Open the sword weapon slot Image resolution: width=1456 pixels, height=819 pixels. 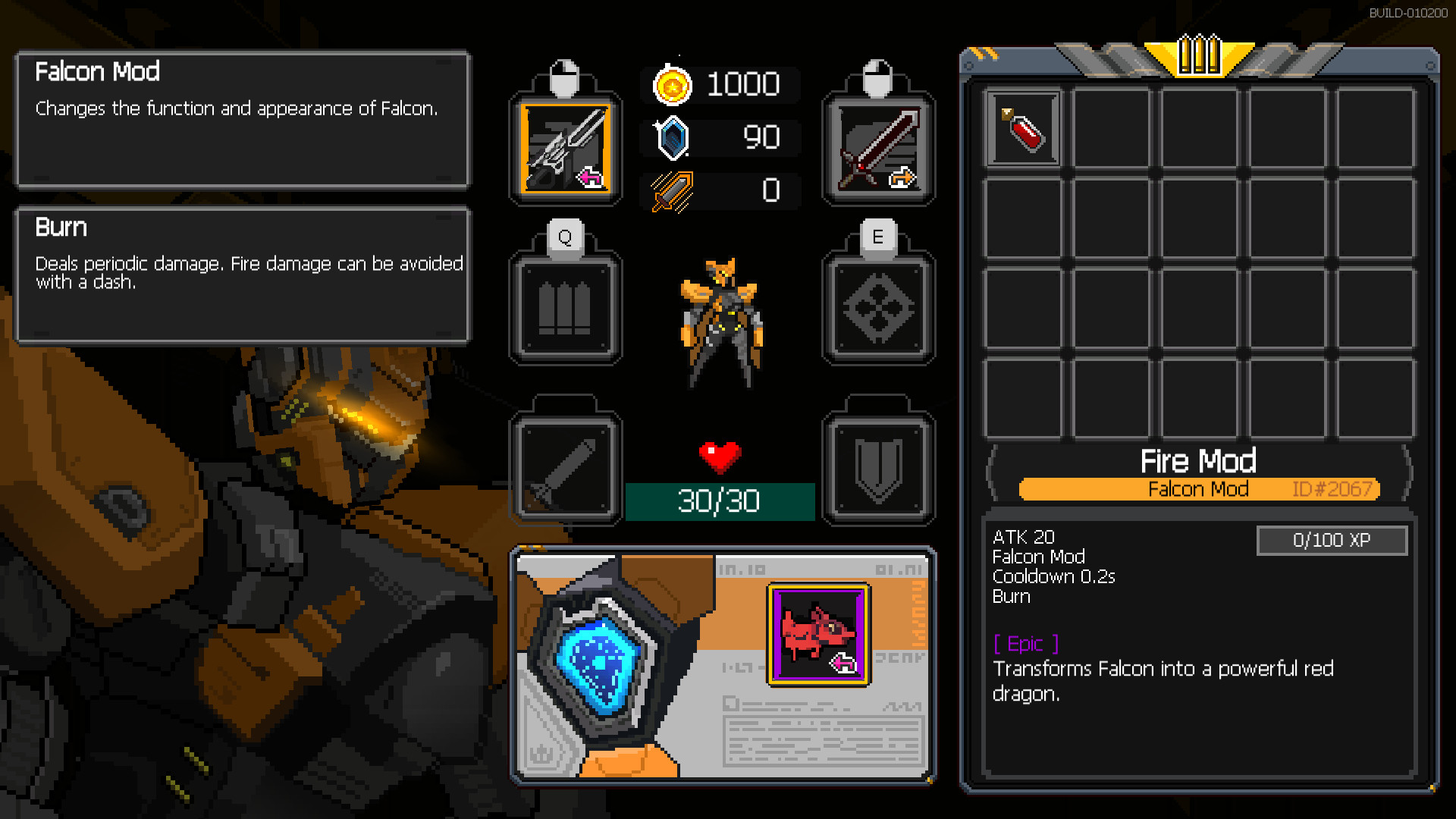[878, 149]
